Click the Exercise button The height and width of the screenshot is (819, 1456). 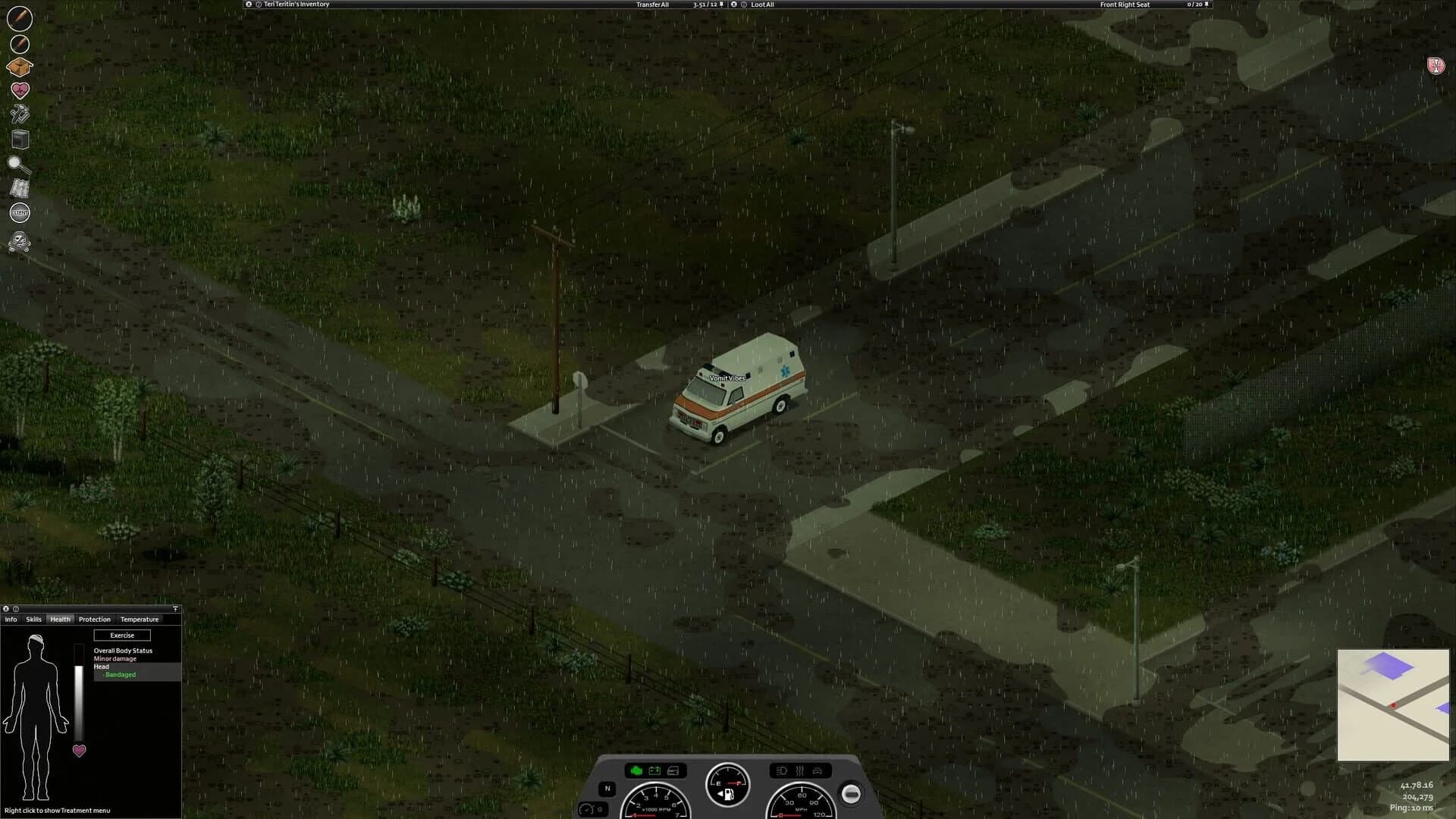122,635
